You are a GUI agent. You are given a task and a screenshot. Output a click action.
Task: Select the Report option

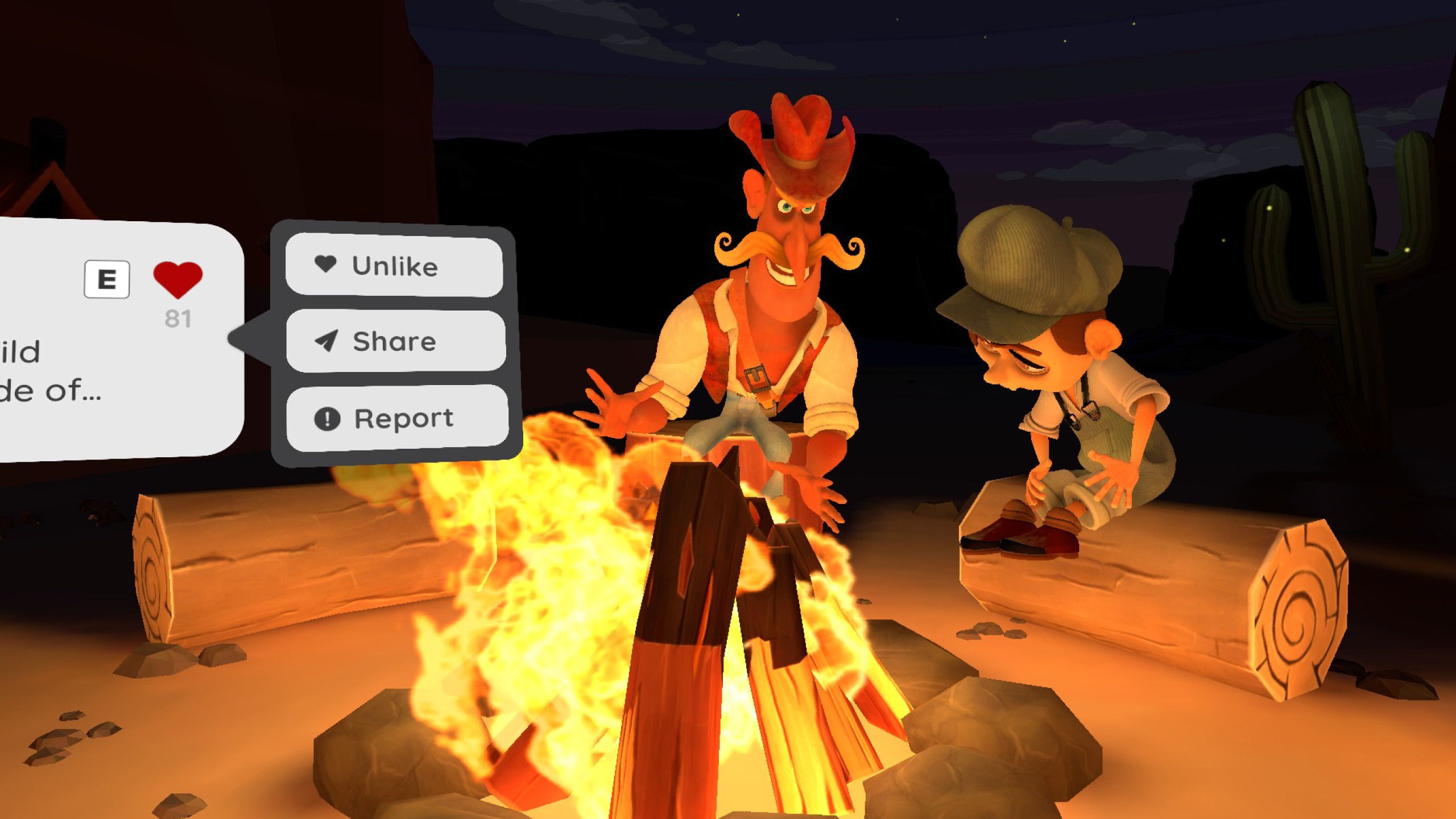click(397, 418)
